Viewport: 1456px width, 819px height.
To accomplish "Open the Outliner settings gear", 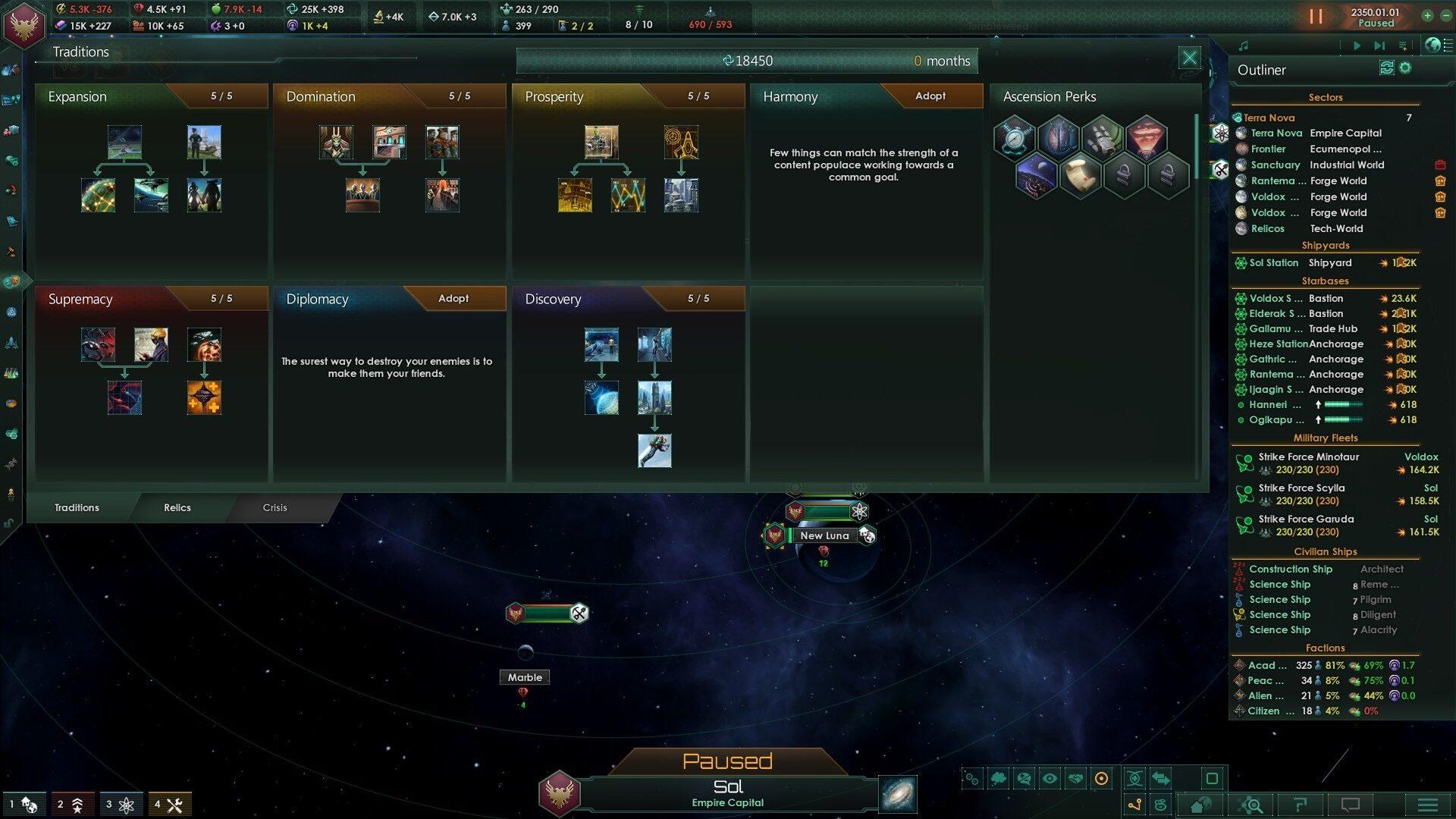I will (x=1405, y=68).
